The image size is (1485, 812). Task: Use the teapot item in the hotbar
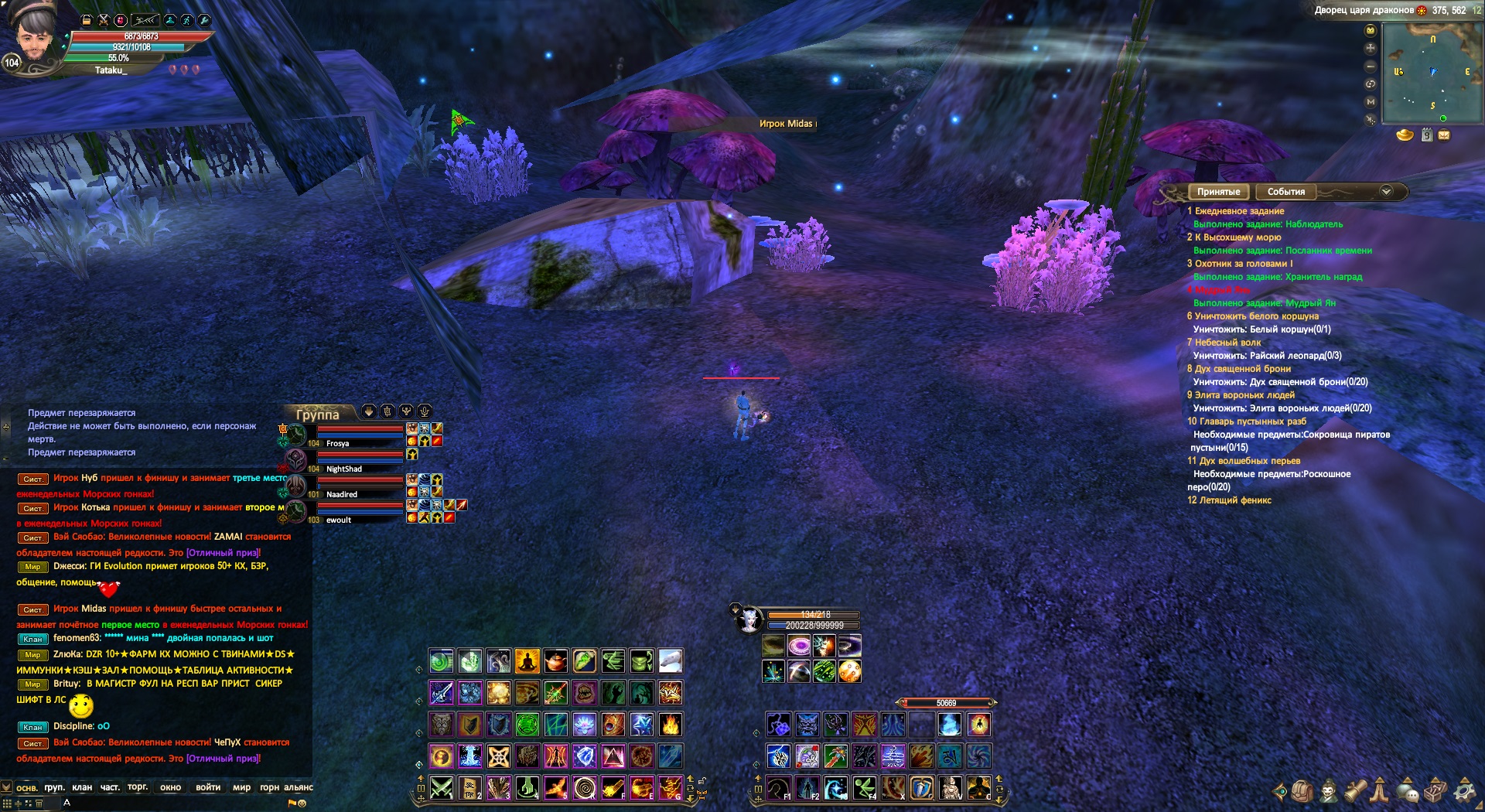[x=555, y=661]
